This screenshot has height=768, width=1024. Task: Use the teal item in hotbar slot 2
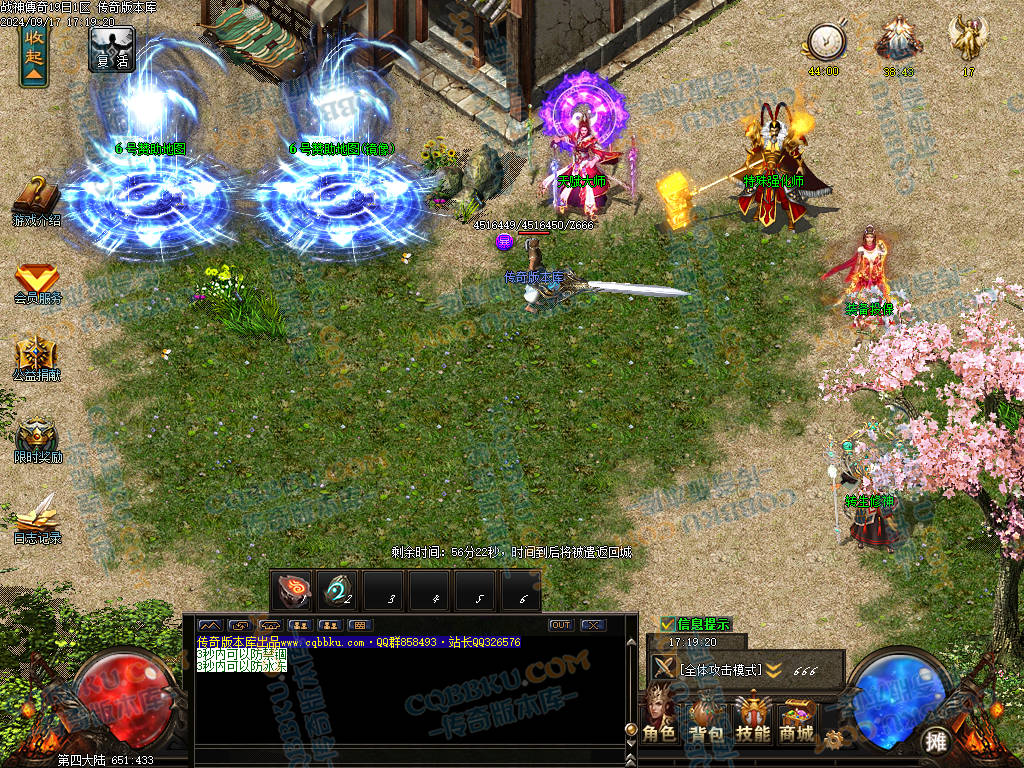click(x=338, y=590)
